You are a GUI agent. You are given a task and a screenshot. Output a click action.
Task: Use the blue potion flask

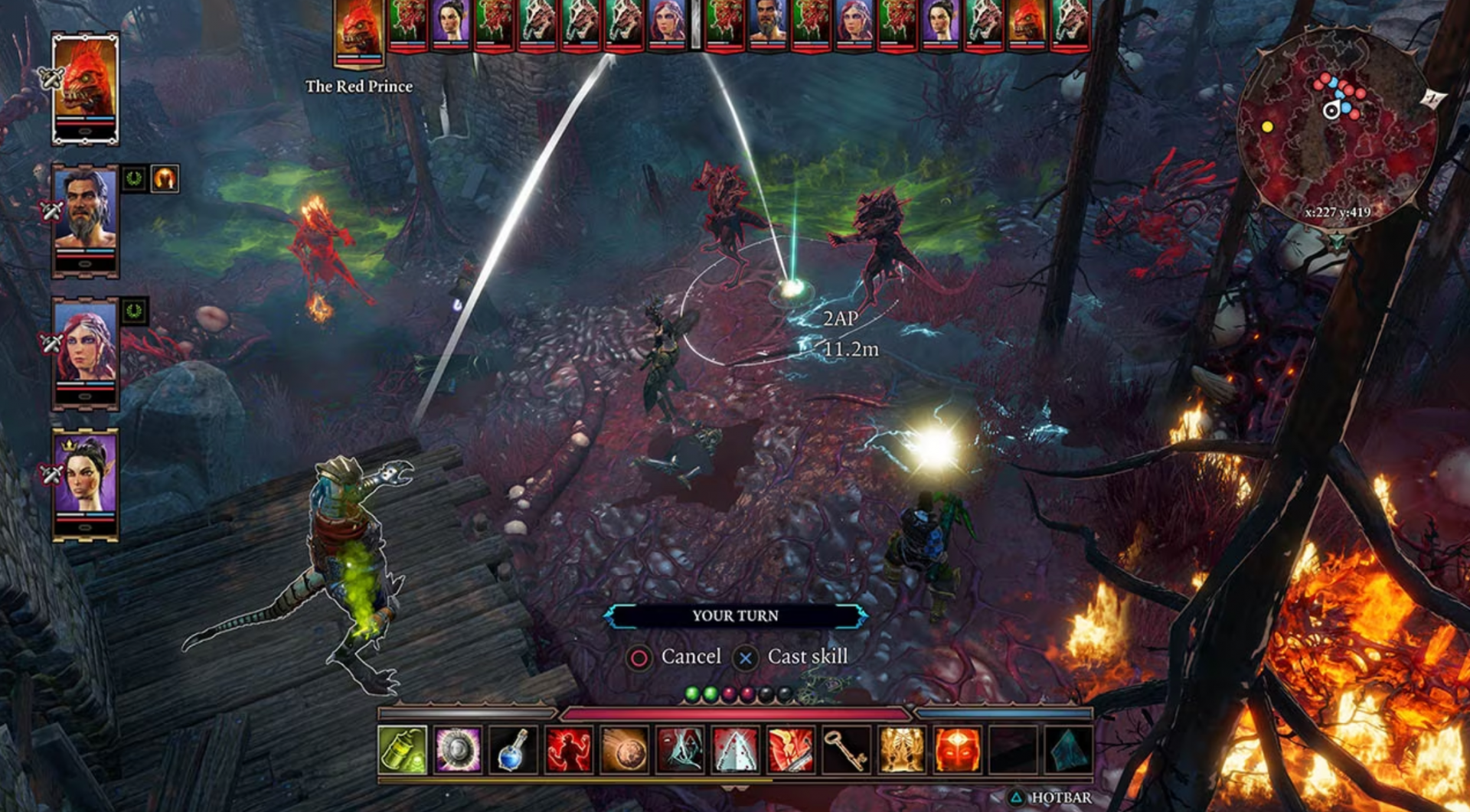pyautogui.click(x=513, y=750)
